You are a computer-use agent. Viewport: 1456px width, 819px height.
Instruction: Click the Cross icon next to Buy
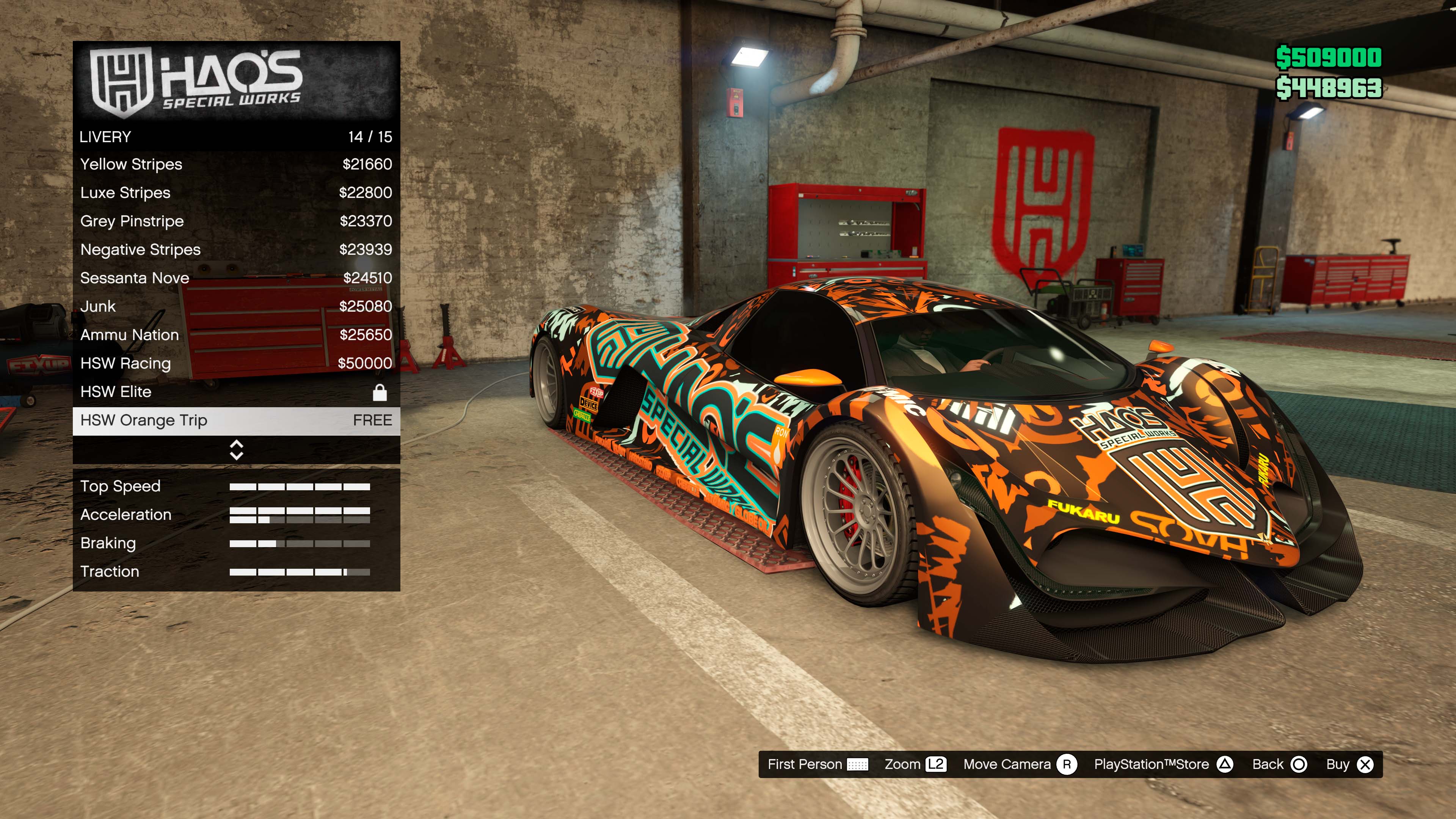coord(1367,764)
